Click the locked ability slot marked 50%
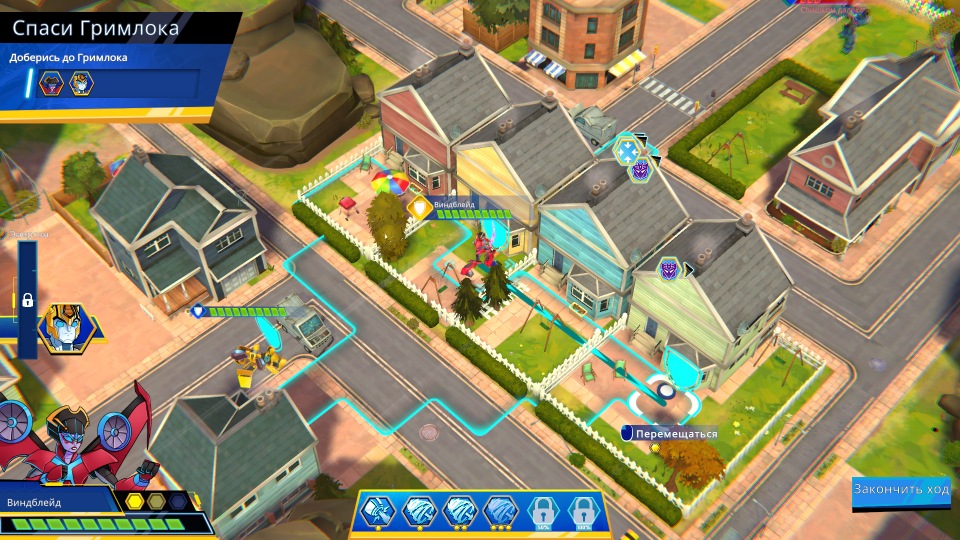The width and height of the screenshot is (960, 540). tap(543, 512)
